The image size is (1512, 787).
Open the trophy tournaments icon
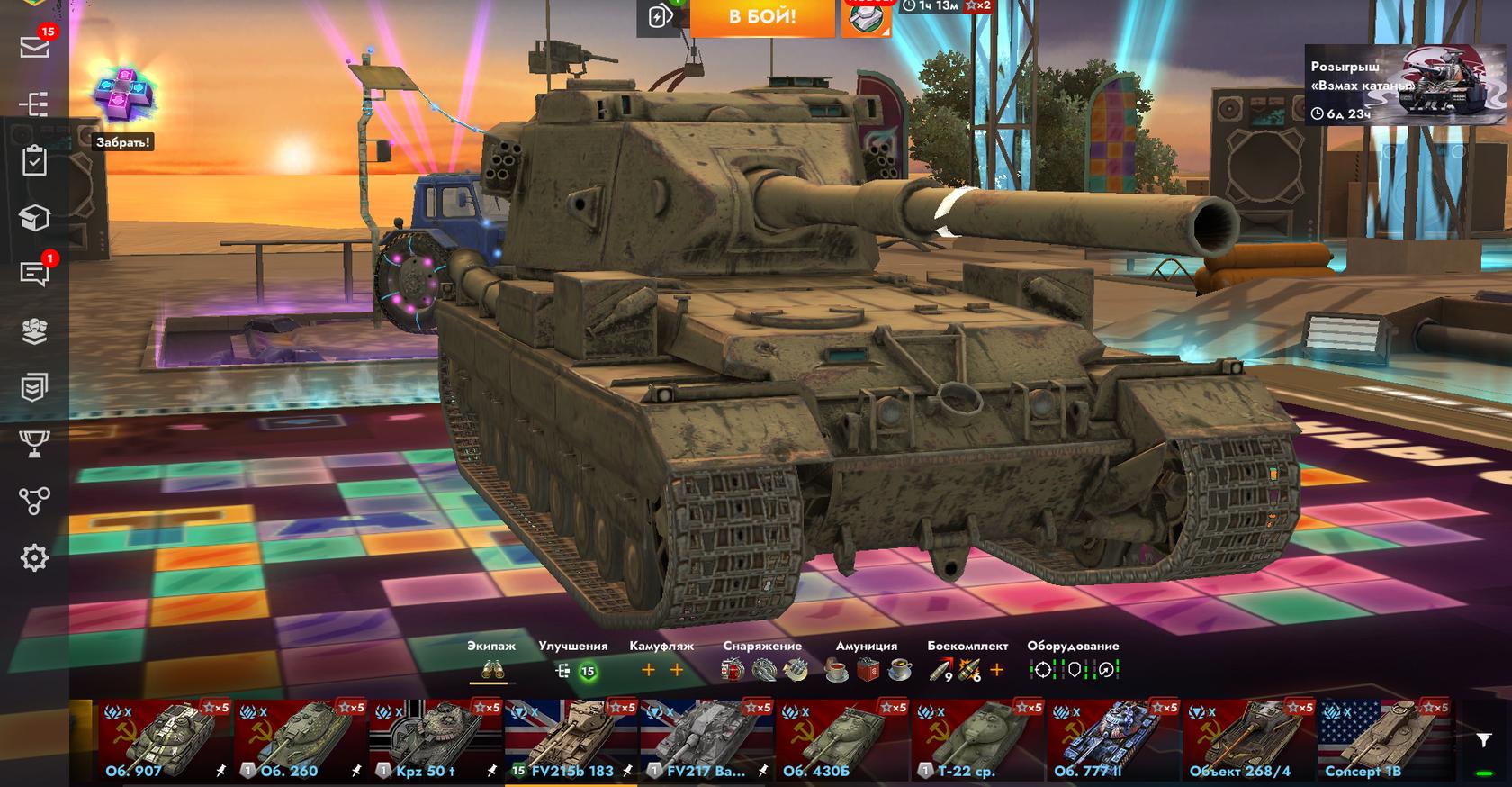[x=34, y=444]
